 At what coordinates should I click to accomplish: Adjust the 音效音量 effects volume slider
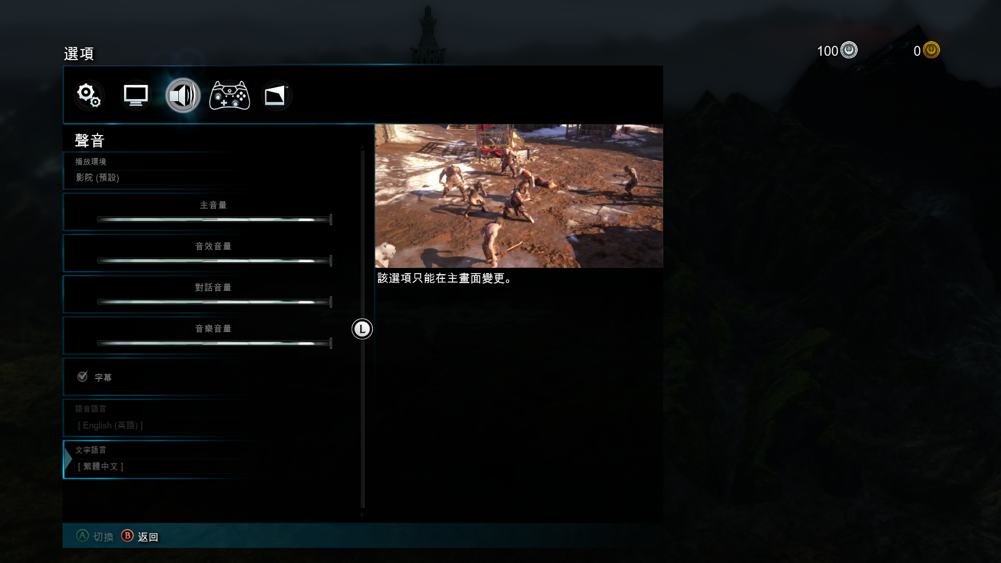coord(213,260)
